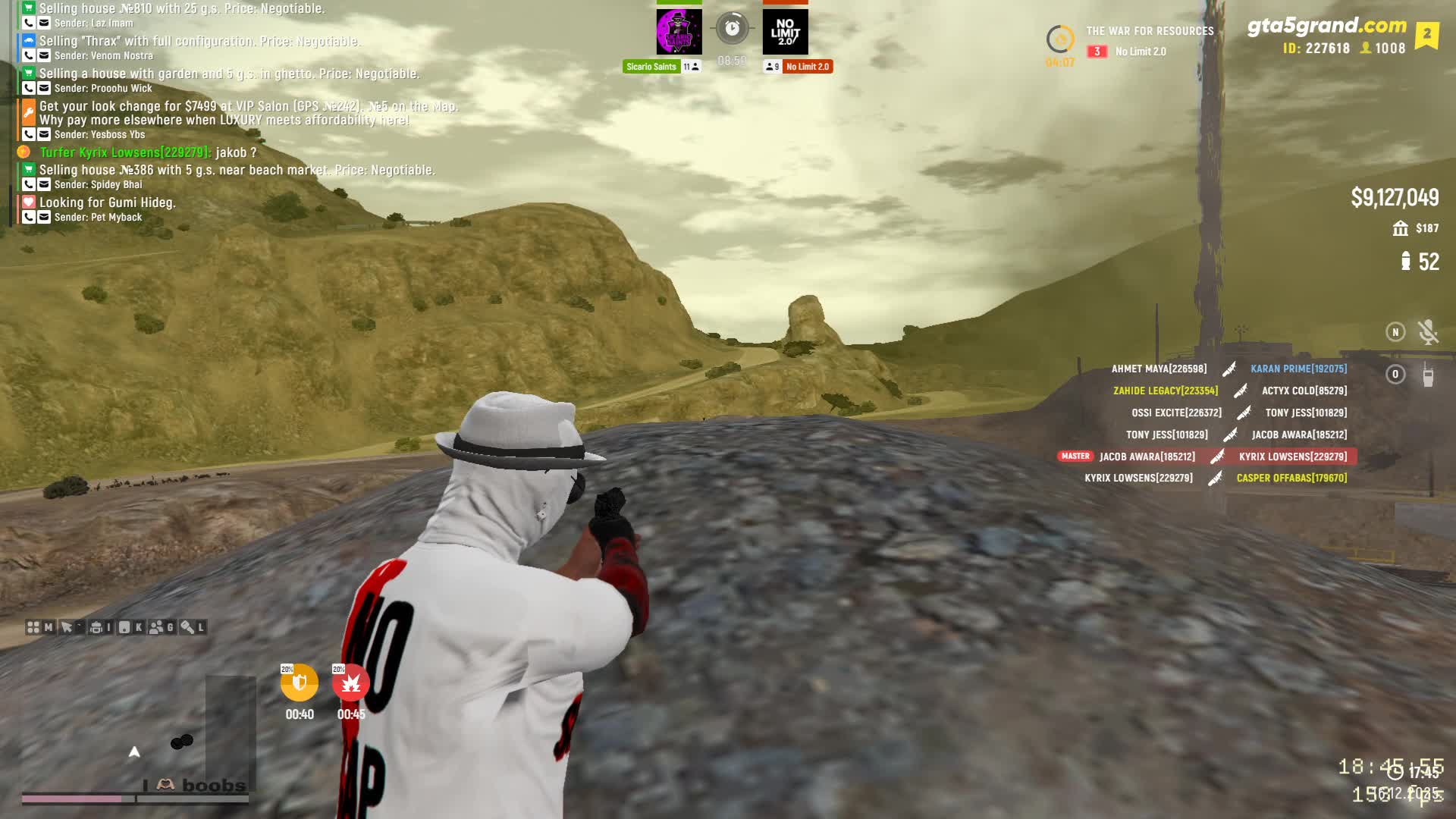Open the main menu grid icon
The width and height of the screenshot is (1456, 819).
33,627
